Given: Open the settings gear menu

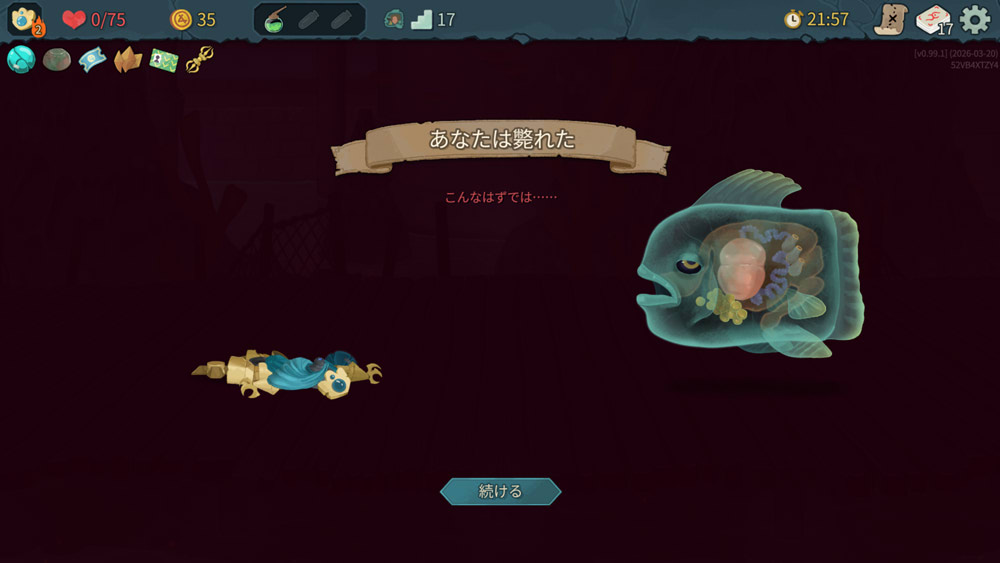Looking at the screenshot, I should (x=974, y=20).
